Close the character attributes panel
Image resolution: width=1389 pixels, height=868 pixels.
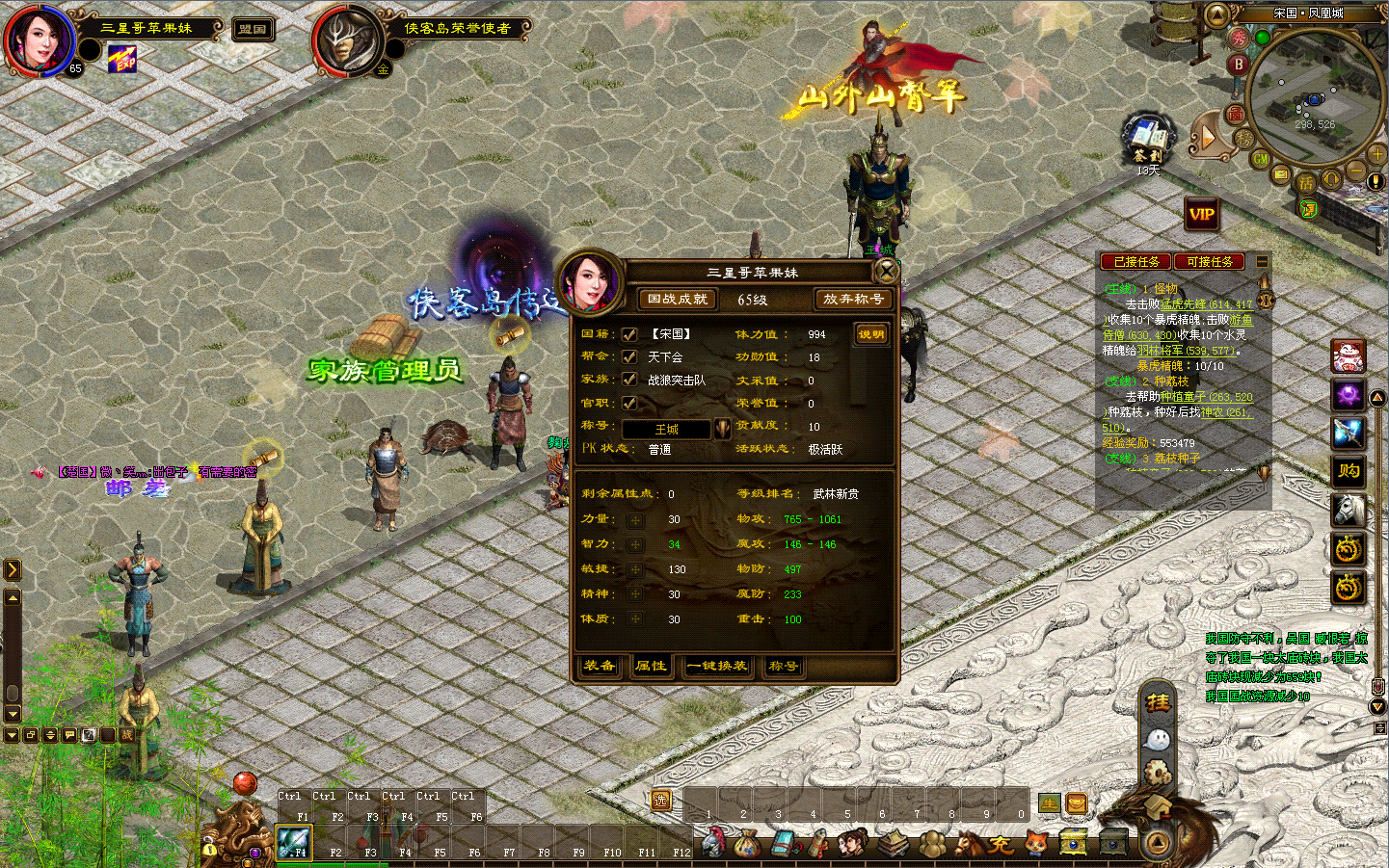click(x=885, y=271)
